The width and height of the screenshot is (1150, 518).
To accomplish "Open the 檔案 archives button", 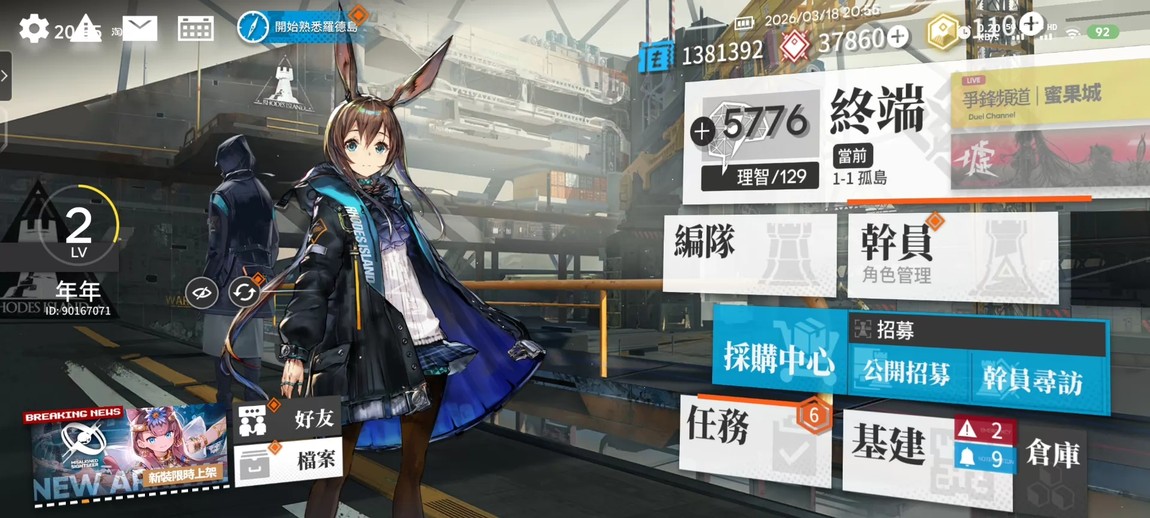I will (x=290, y=462).
